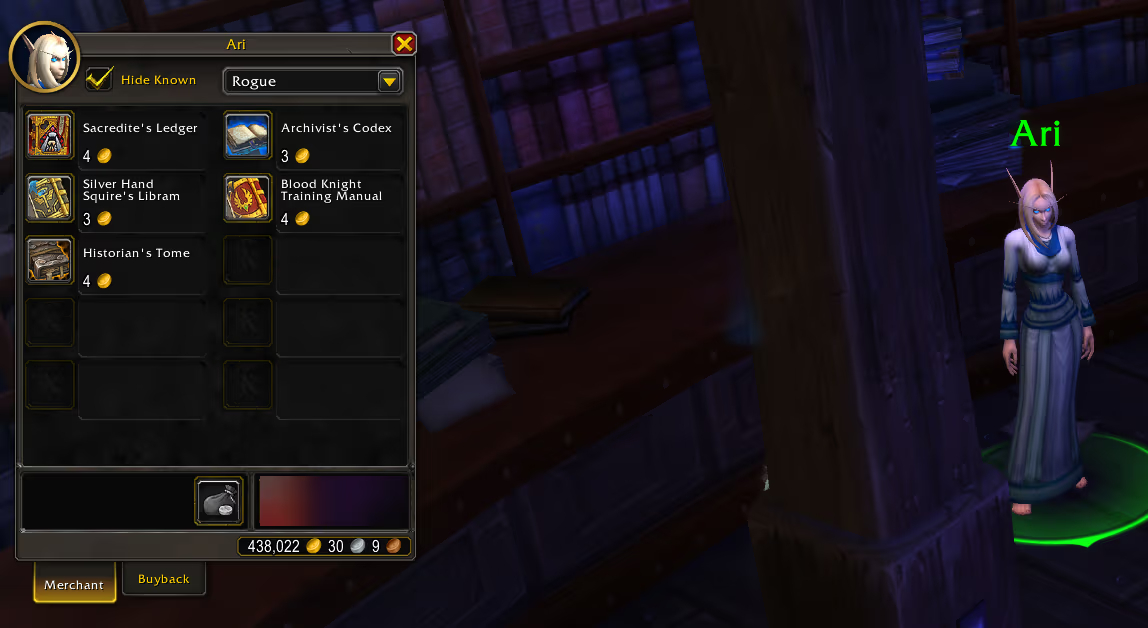Choose the Blood Knight Training Manual

point(247,198)
